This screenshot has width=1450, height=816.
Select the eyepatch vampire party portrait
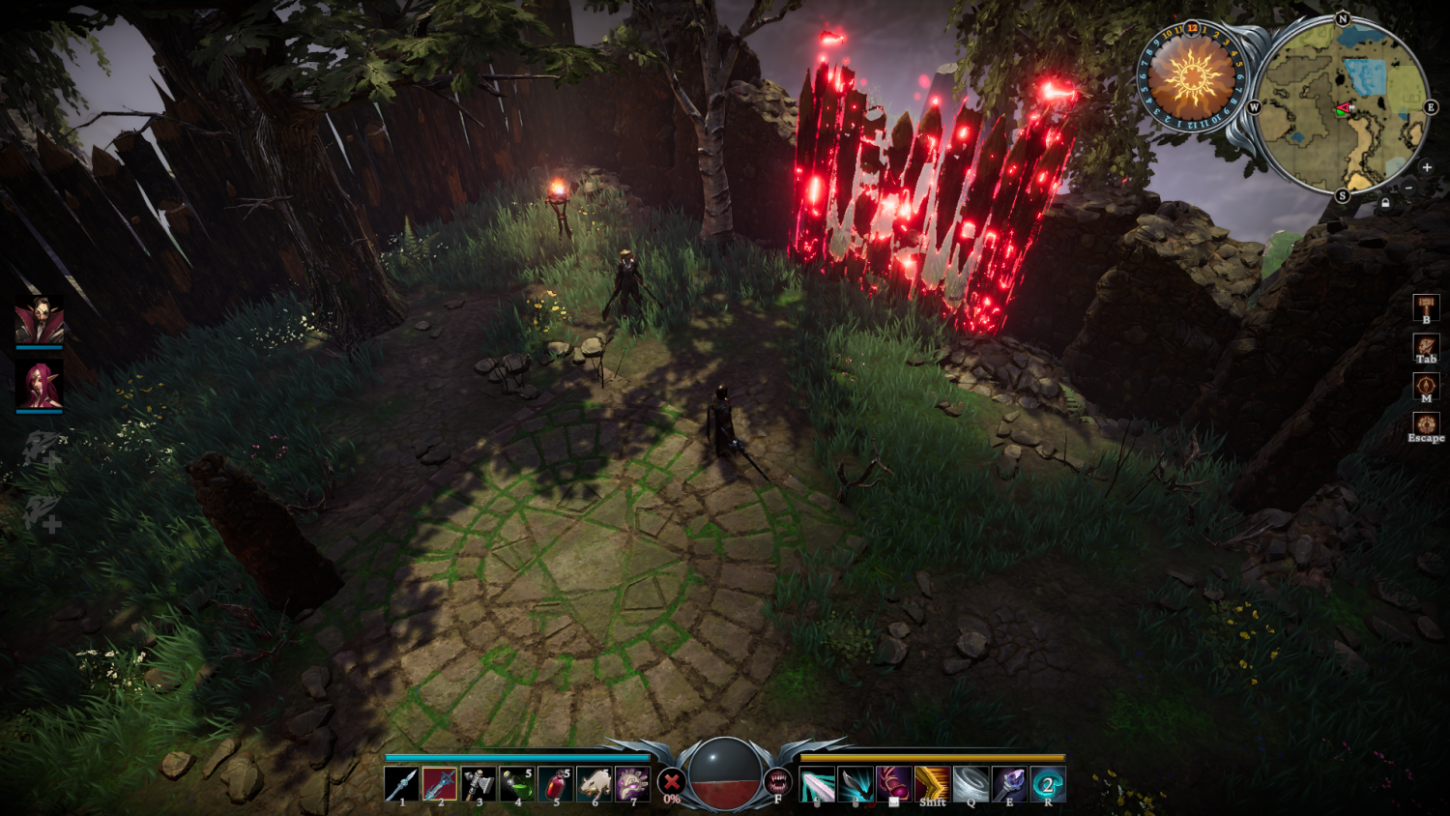39,322
